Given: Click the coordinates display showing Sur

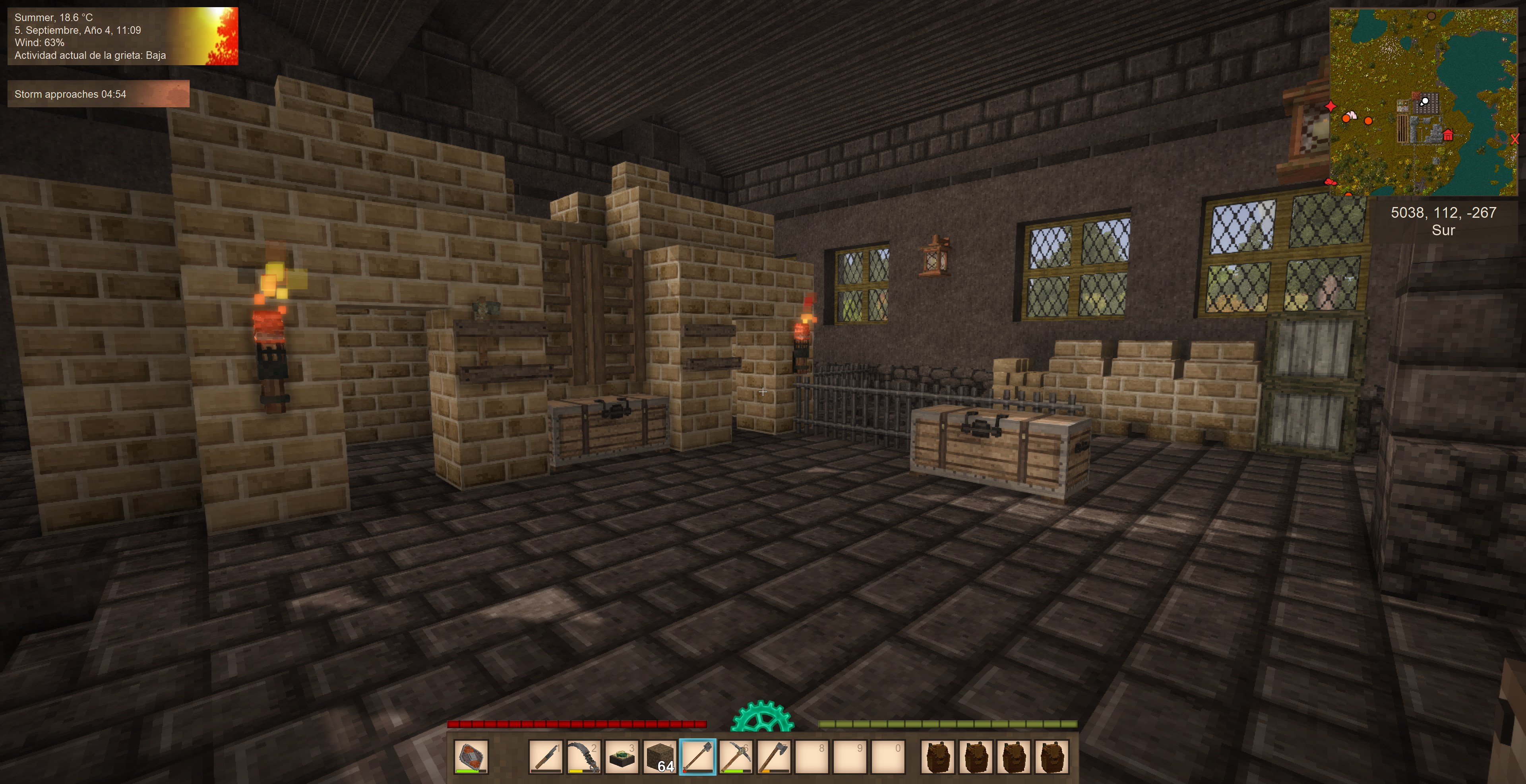Looking at the screenshot, I should tap(1443, 221).
